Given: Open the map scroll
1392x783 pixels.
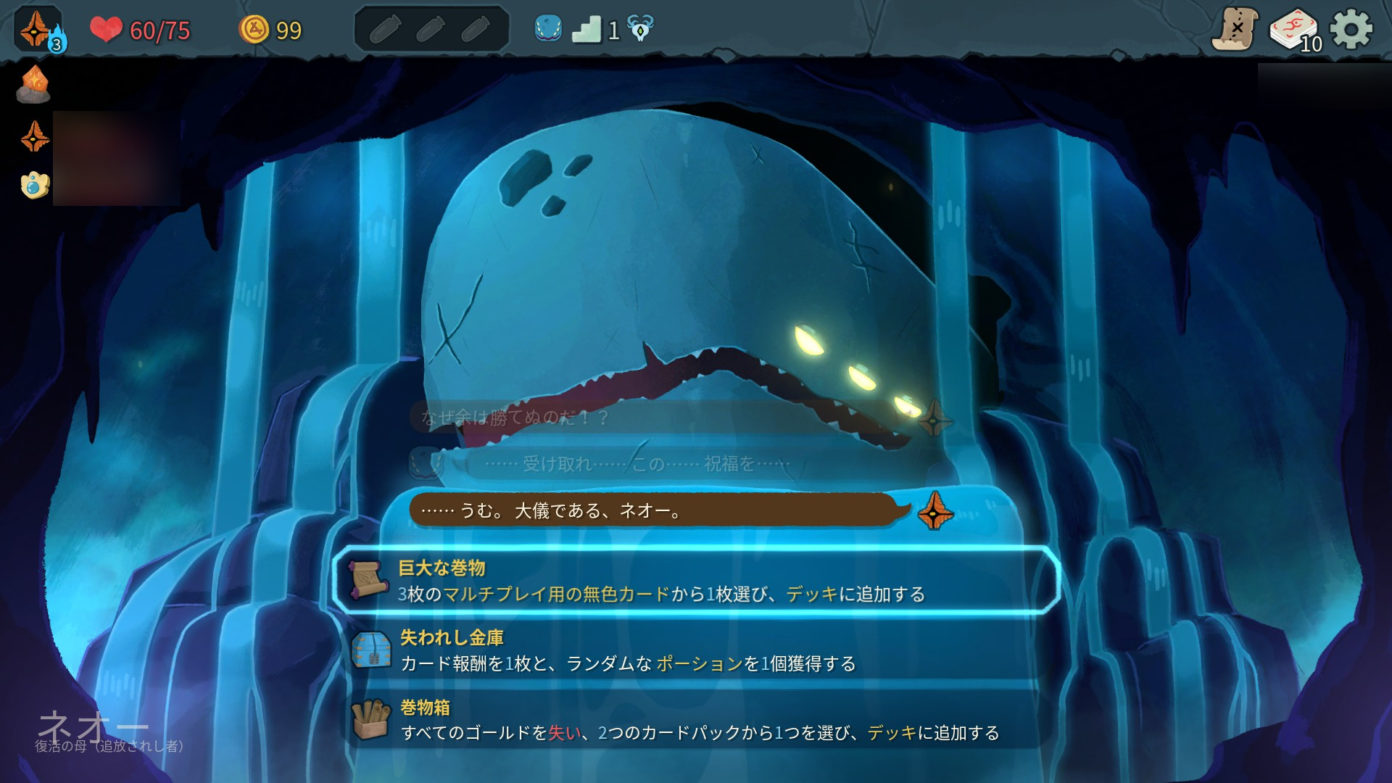Looking at the screenshot, I should coord(1234,30).
